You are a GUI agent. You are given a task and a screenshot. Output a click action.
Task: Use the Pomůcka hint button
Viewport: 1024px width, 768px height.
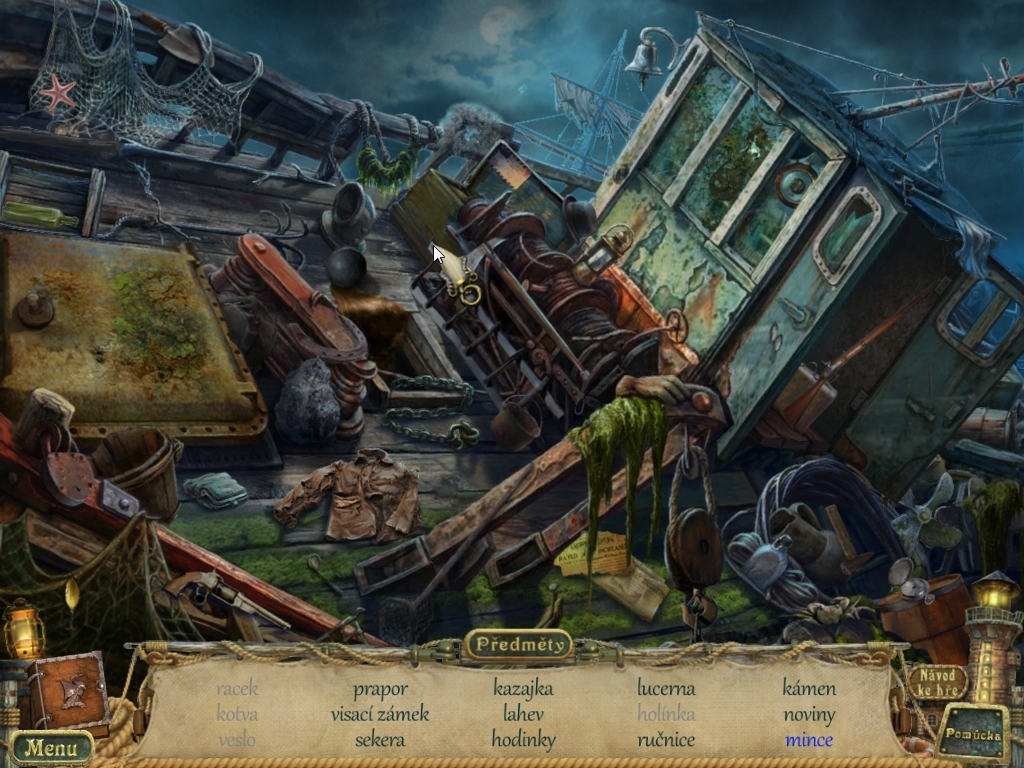click(972, 735)
